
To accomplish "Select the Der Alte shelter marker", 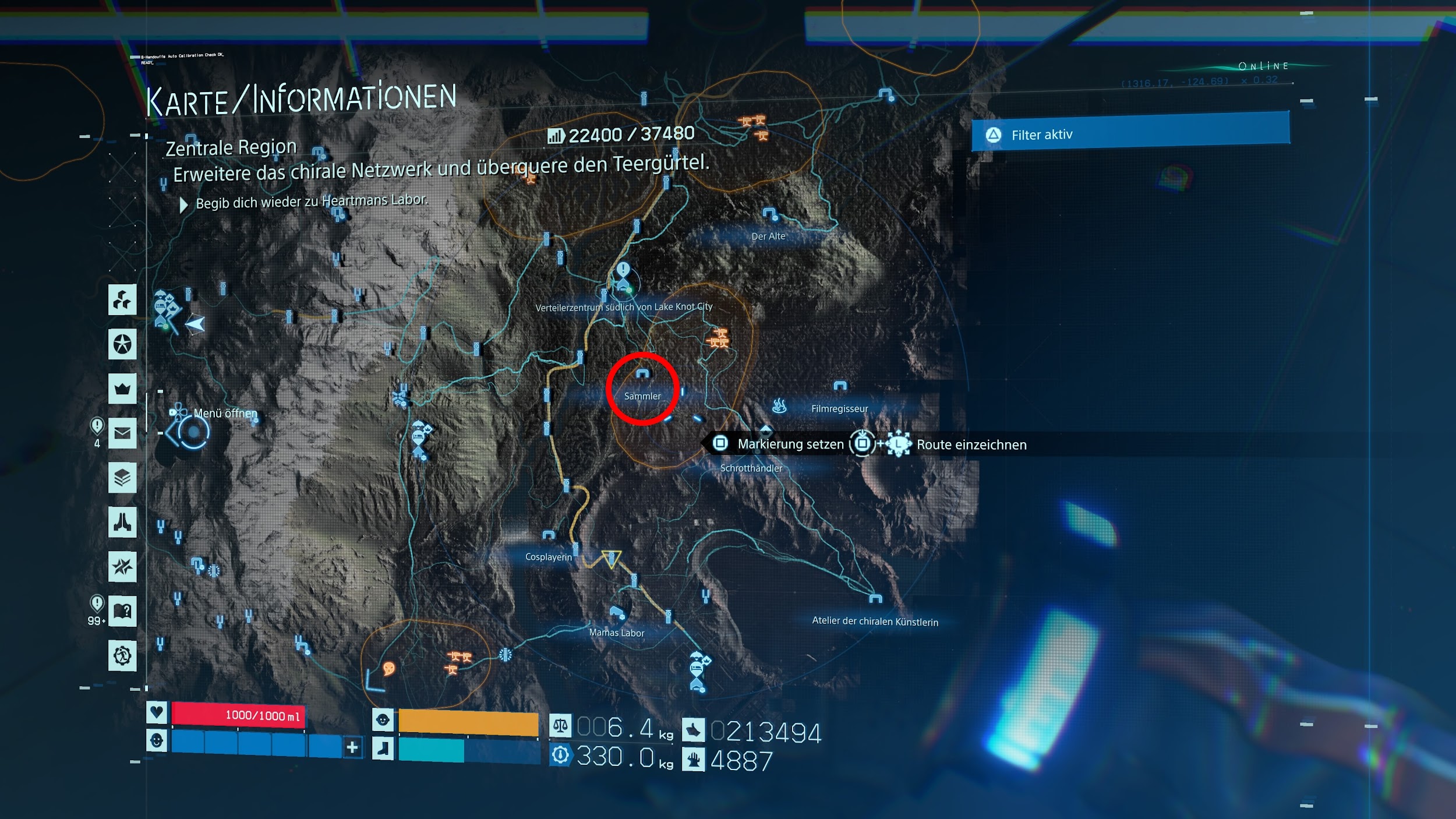I will point(770,214).
